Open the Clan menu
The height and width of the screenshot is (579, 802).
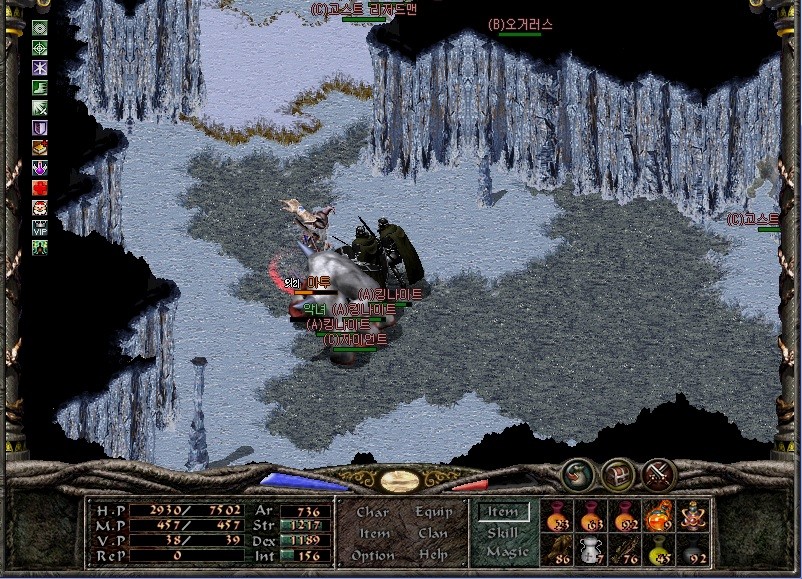[x=432, y=533]
